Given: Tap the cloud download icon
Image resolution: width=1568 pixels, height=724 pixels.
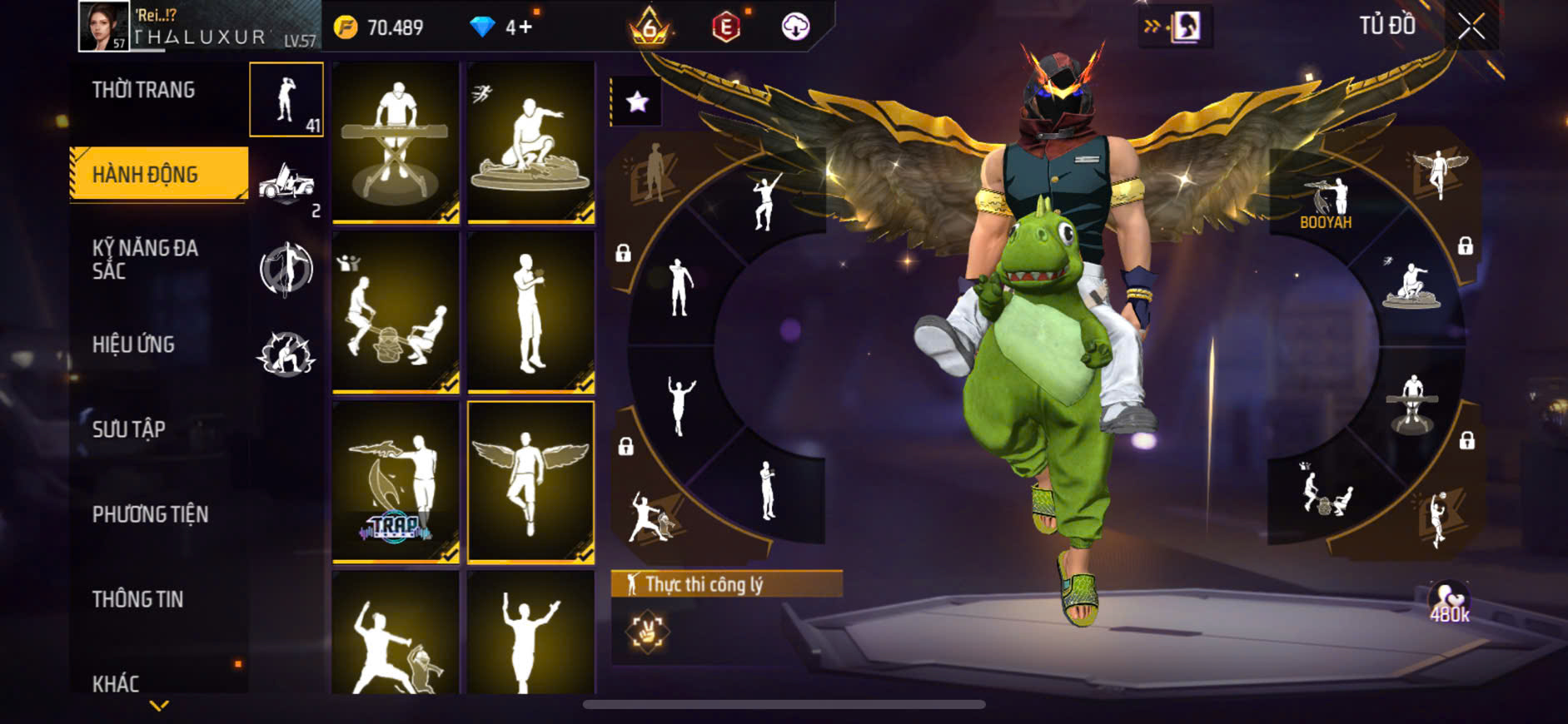Looking at the screenshot, I should (x=795, y=27).
